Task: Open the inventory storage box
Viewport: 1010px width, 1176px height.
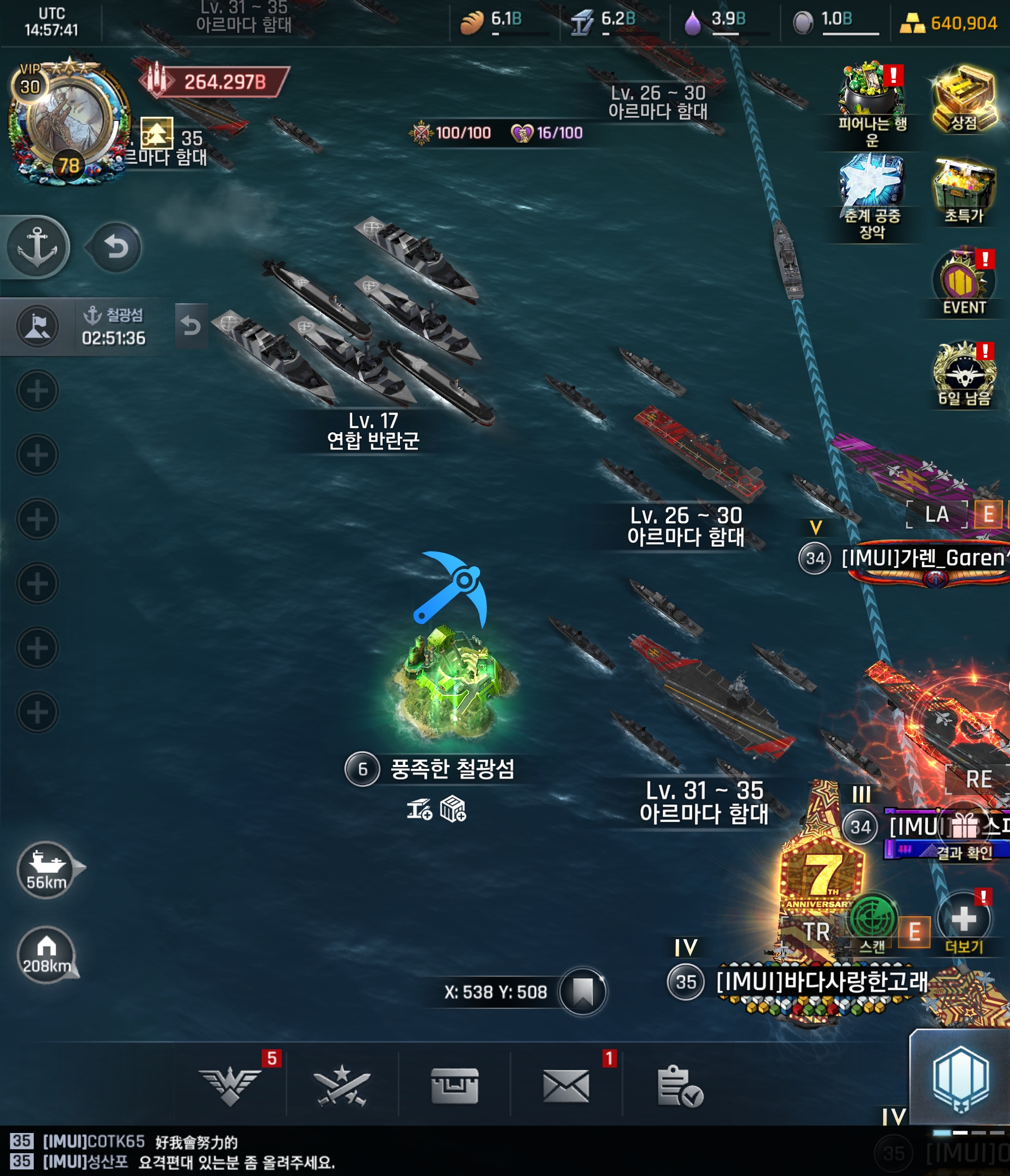Action: tap(454, 1085)
